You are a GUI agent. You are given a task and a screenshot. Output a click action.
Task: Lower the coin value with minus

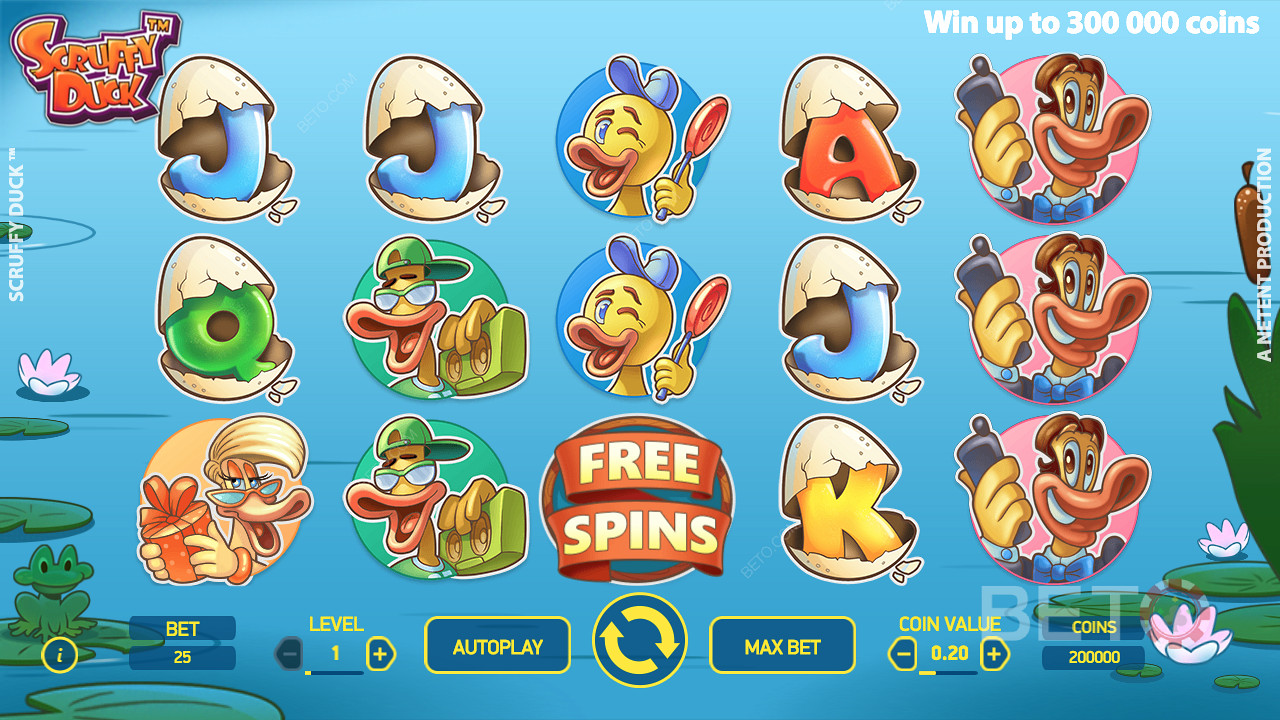903,654
